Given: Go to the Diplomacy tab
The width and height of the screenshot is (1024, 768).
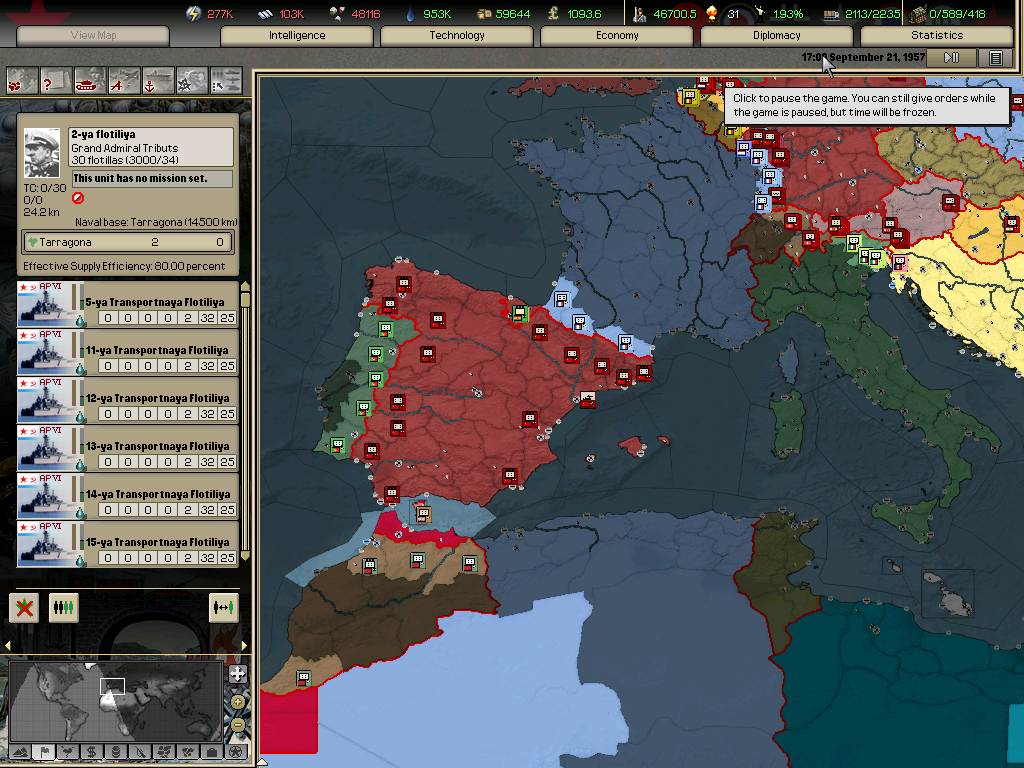Looking at the screenshot, I should [777, 35].
